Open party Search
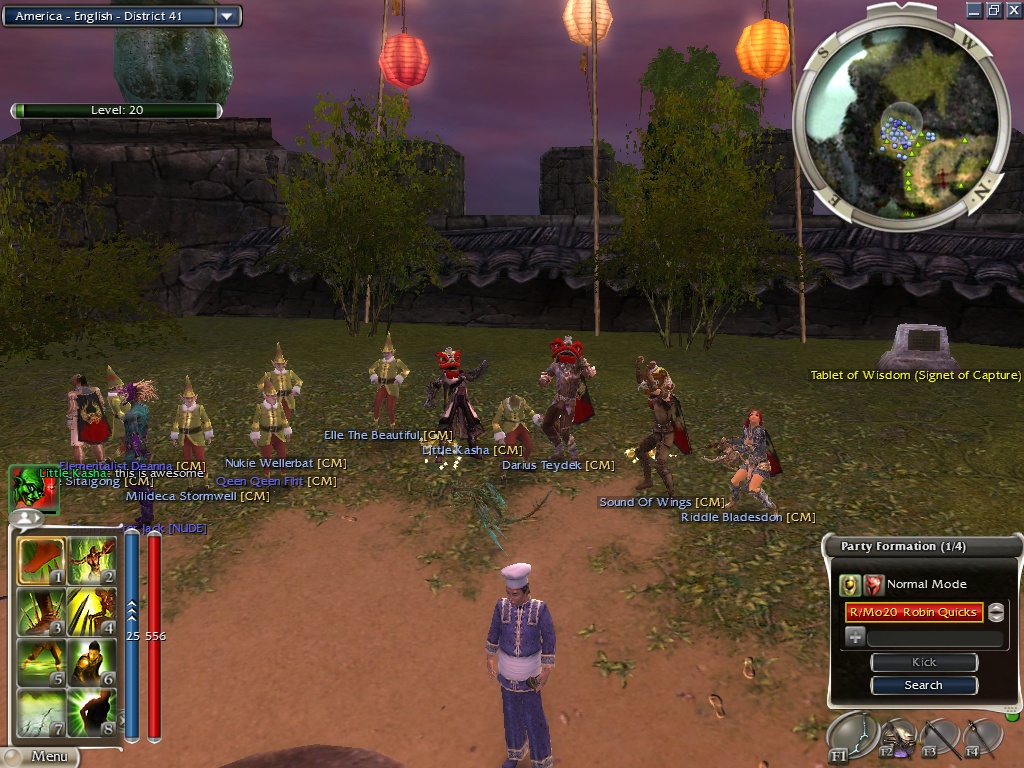This screenshot has height=768, width=1024. click(x=923, y=685)
